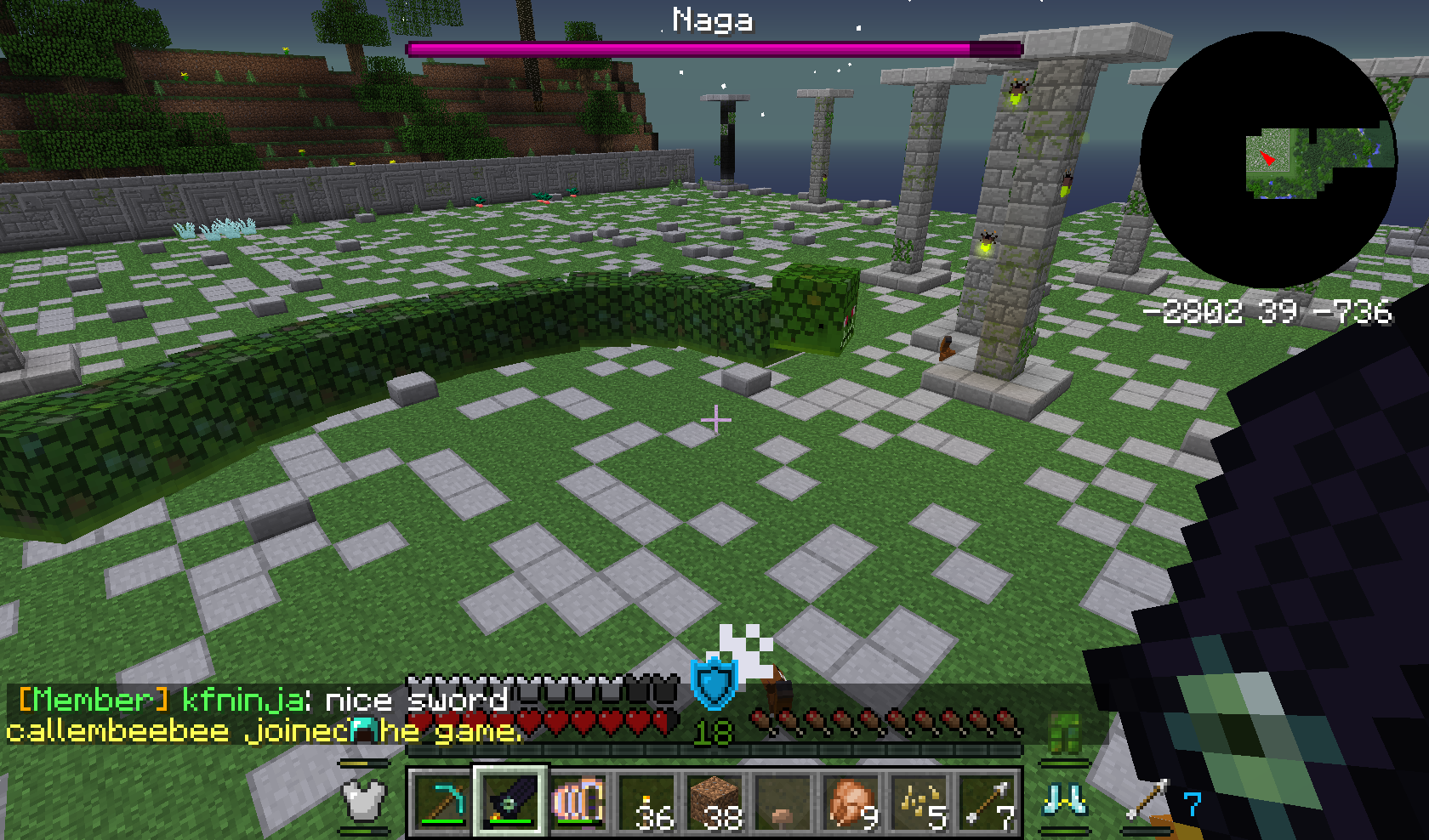Select the arrows hotbar slot
The height and width of the screenshot is (840, 1429).
point(987,802)
